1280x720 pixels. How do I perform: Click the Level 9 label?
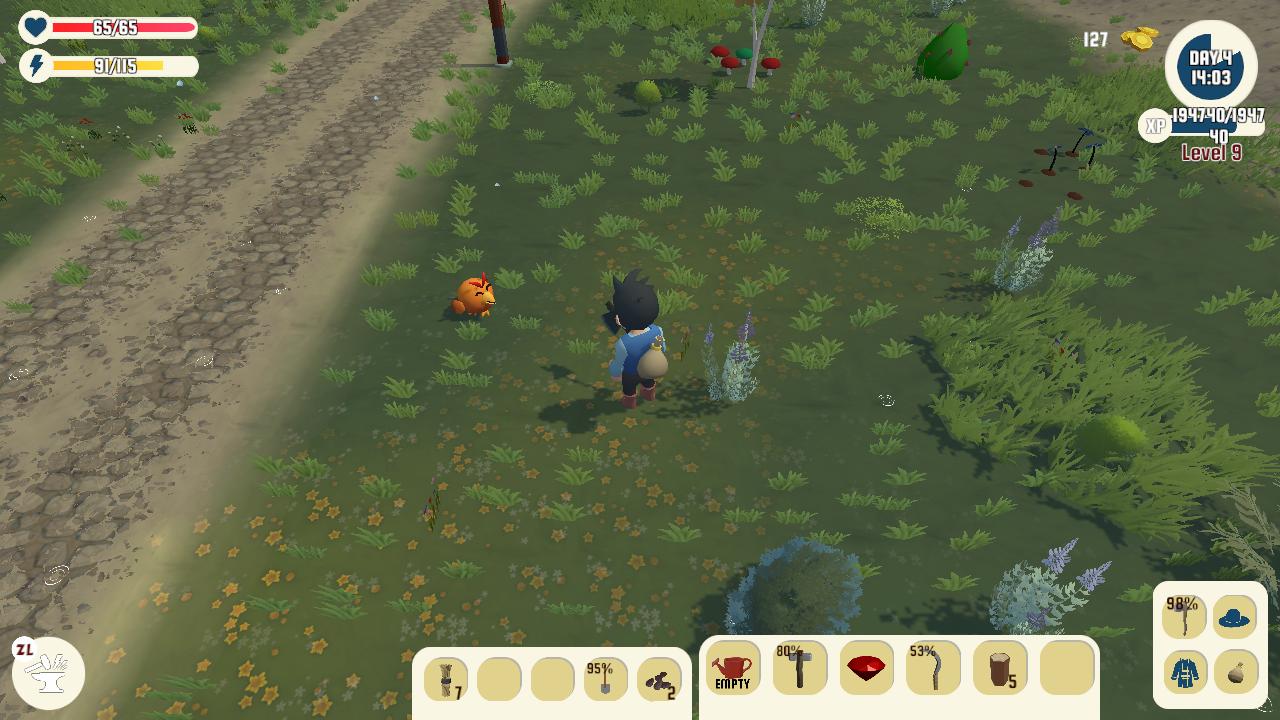(x=1213, y=153)
